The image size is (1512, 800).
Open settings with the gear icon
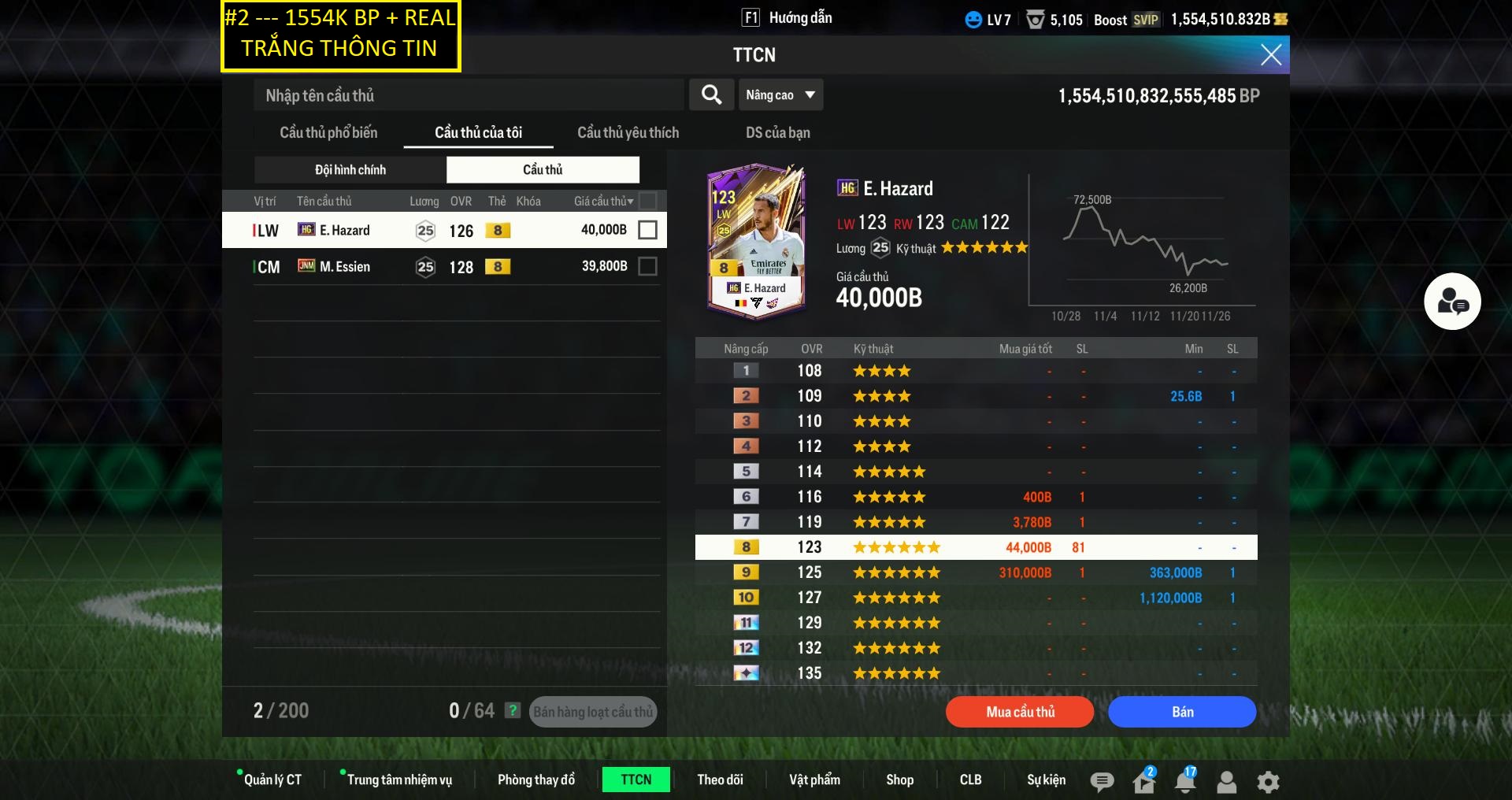[1268, 781]
